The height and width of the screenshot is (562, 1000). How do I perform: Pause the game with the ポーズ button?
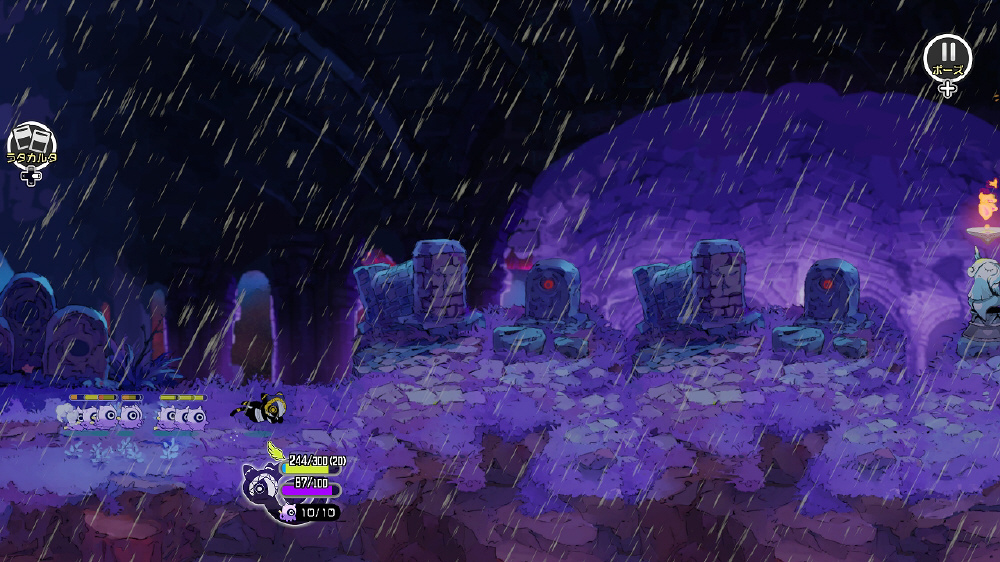pyautogui.click(x=947, y=57)
